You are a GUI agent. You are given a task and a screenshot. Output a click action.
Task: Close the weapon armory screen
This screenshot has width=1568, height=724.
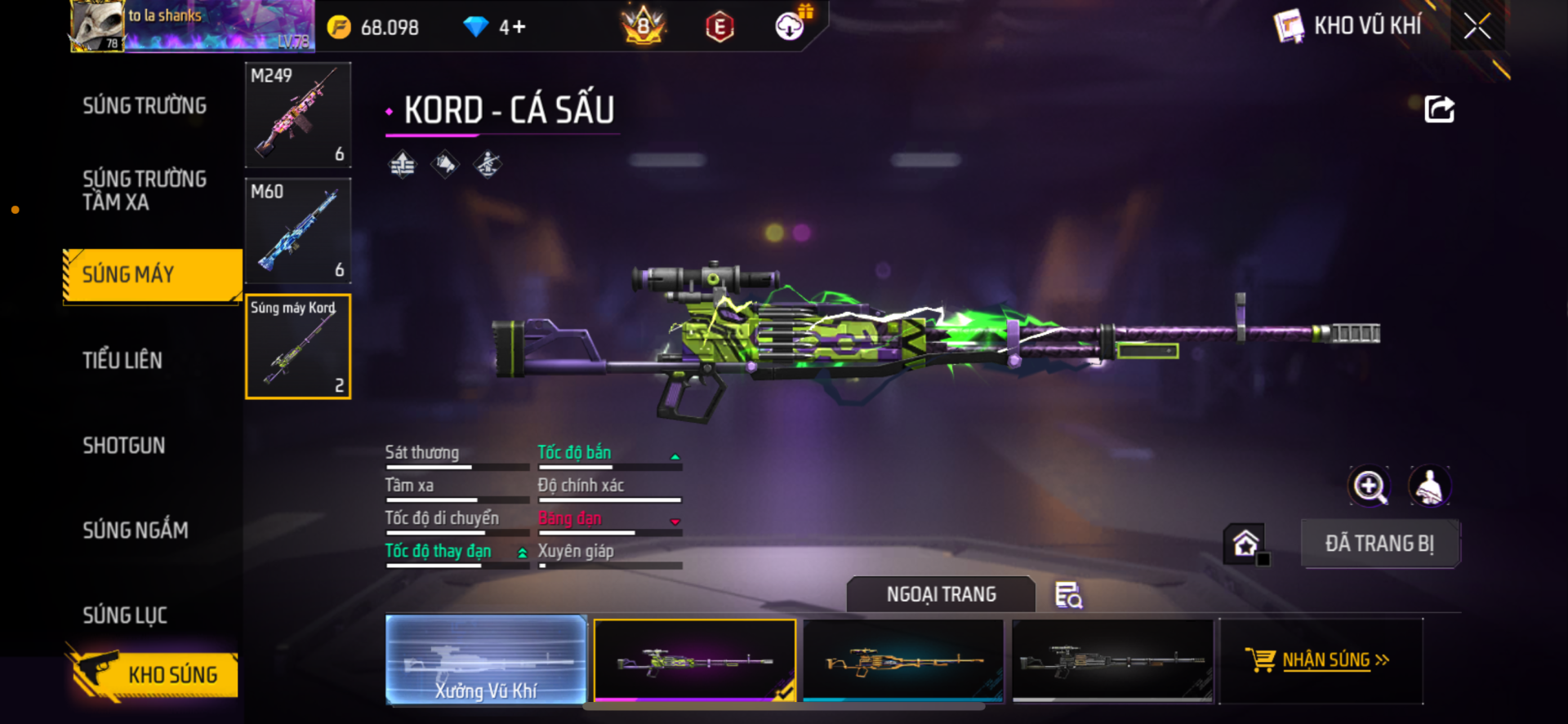coord(1477,26)
